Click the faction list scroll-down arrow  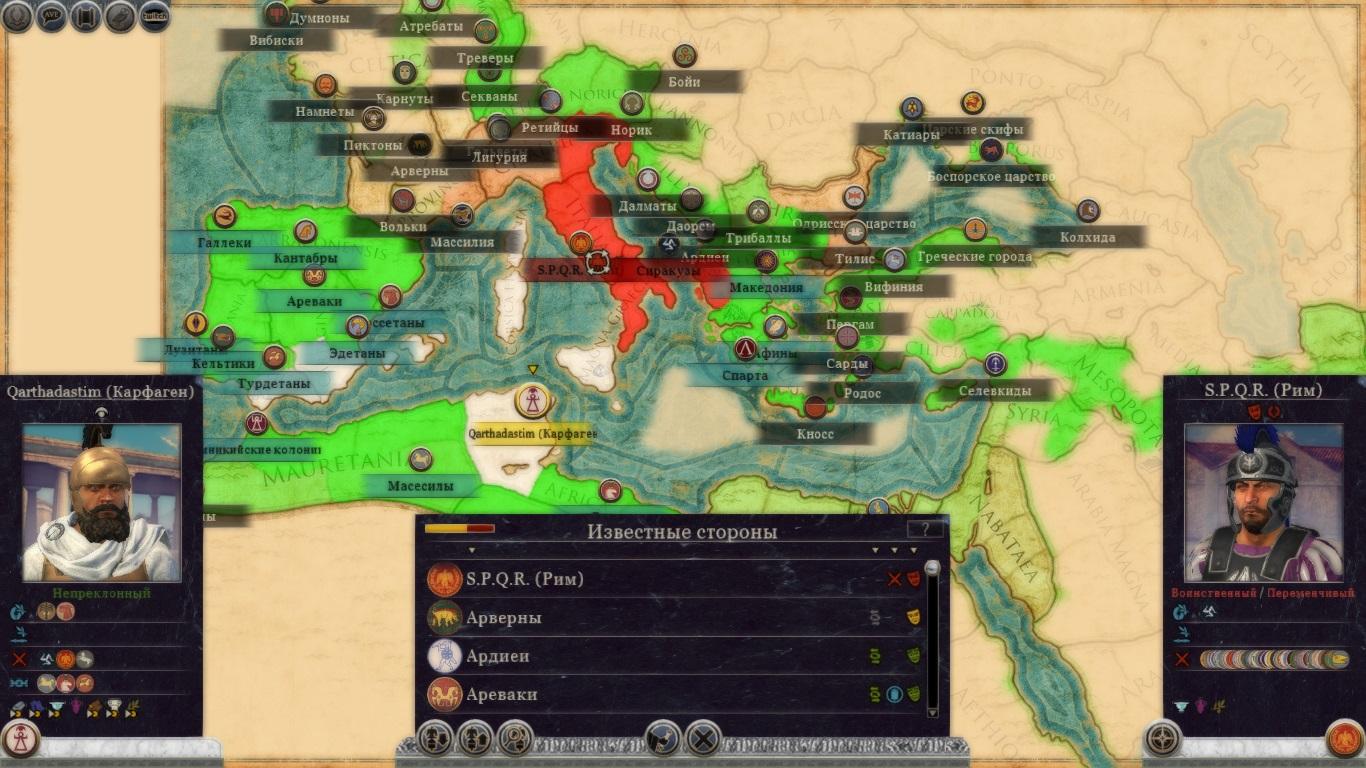pos(933,711)
